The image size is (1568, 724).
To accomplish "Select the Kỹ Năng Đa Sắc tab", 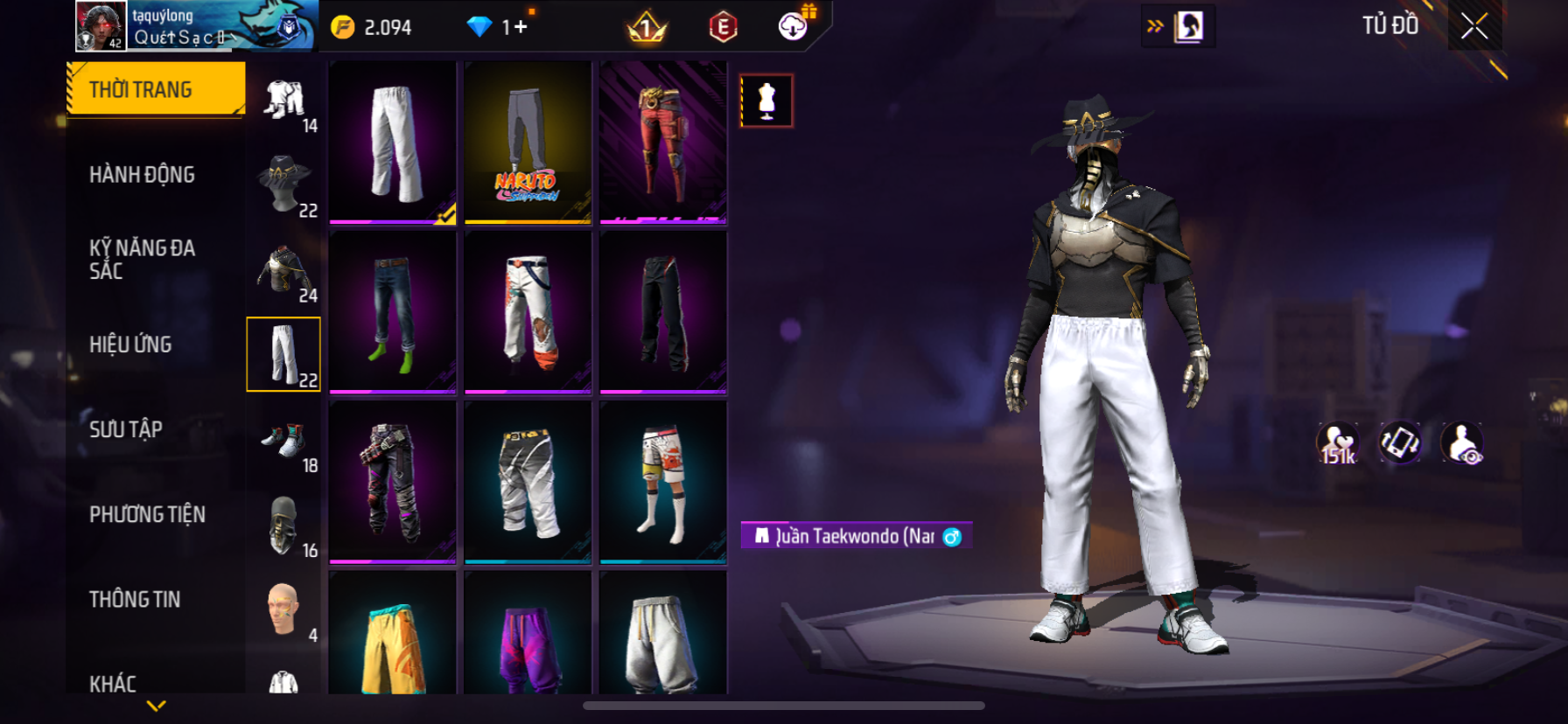I will [x=142, y=260].
